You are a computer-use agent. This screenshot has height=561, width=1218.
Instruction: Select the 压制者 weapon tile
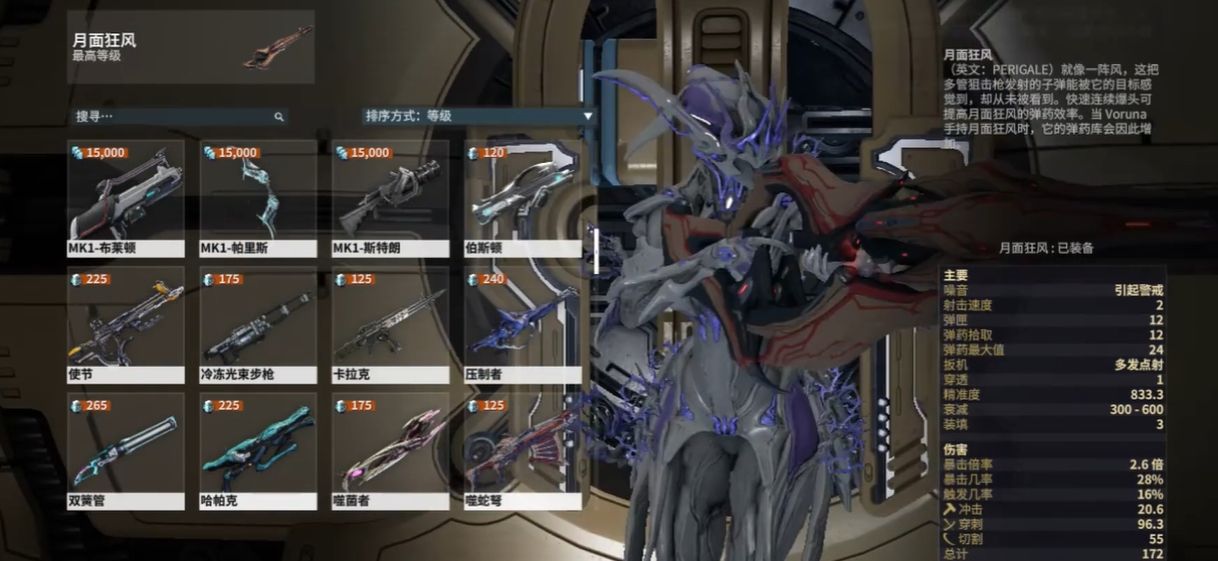(522, 324)
